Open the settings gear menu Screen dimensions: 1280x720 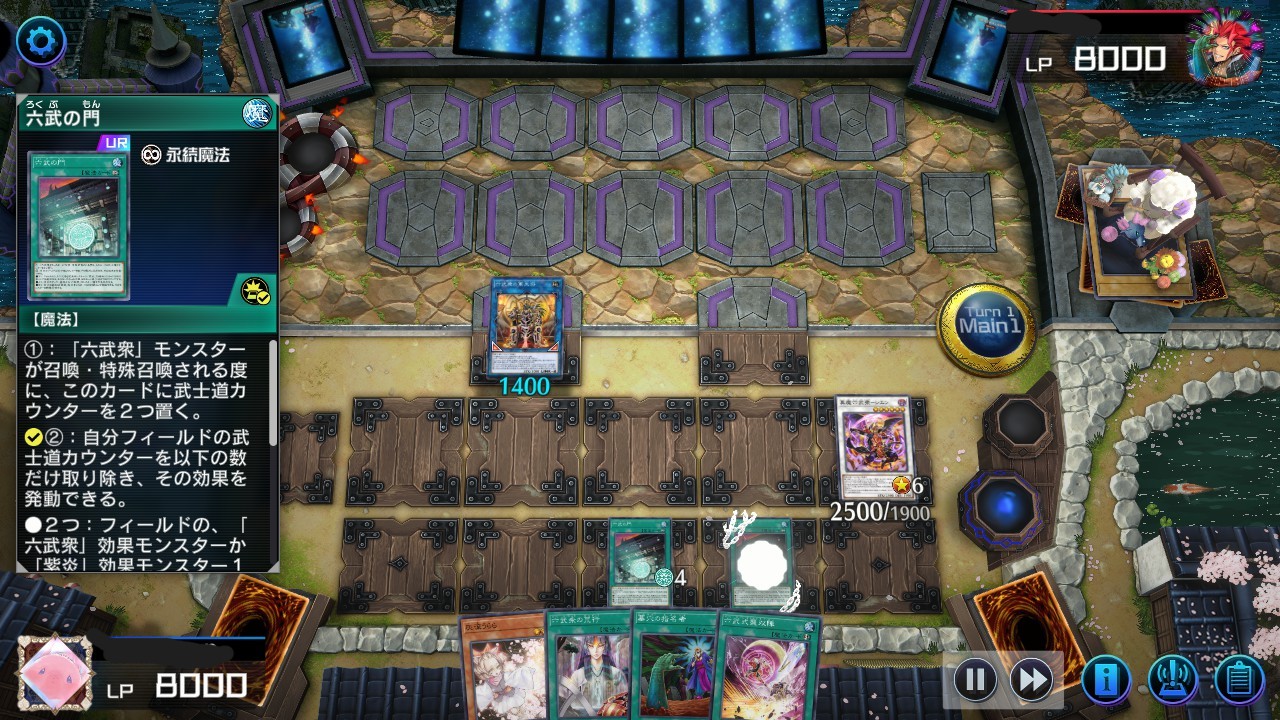pyautogui.click(x=41, y=41)
